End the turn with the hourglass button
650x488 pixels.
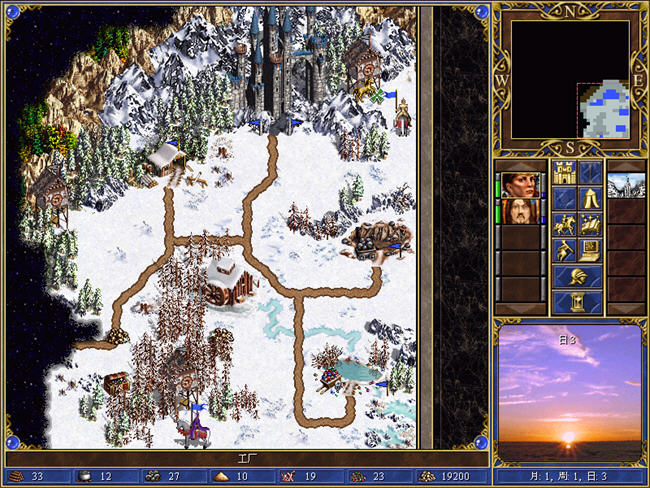pos(577,302)
